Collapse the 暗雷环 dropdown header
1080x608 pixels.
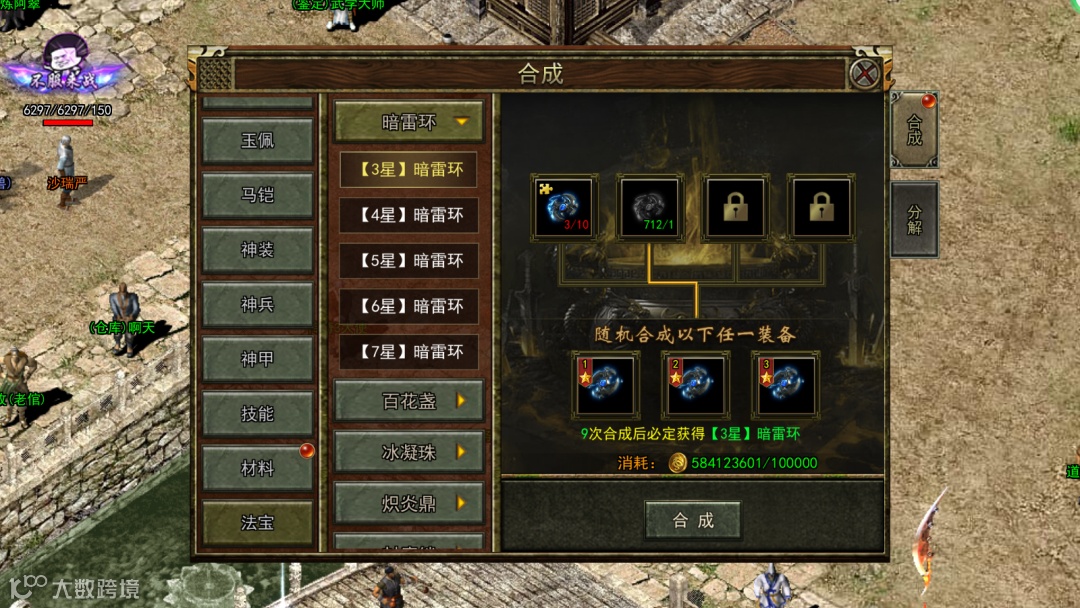[409, 122]
